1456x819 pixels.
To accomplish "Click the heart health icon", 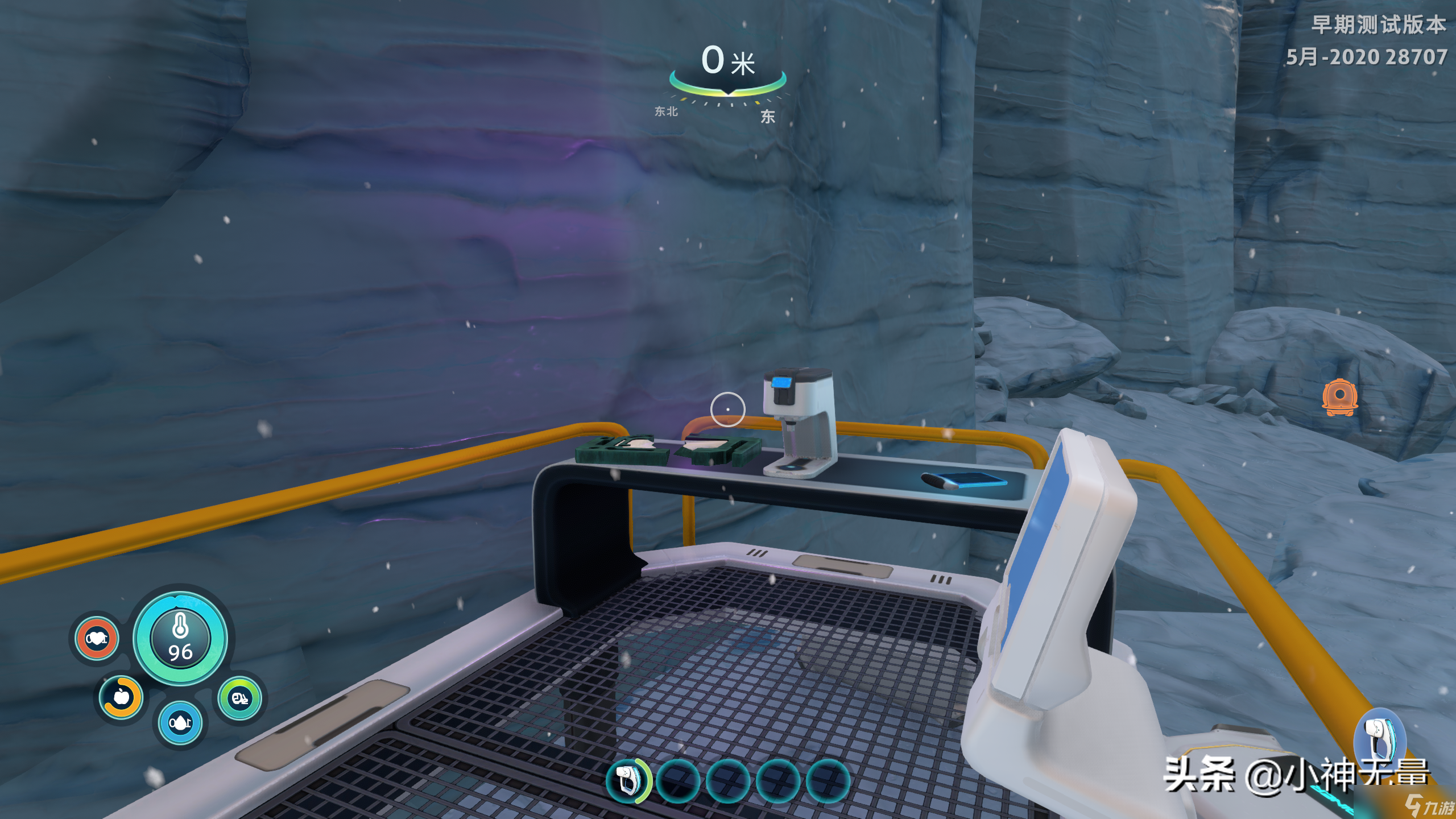I will (x=97, y=639).
